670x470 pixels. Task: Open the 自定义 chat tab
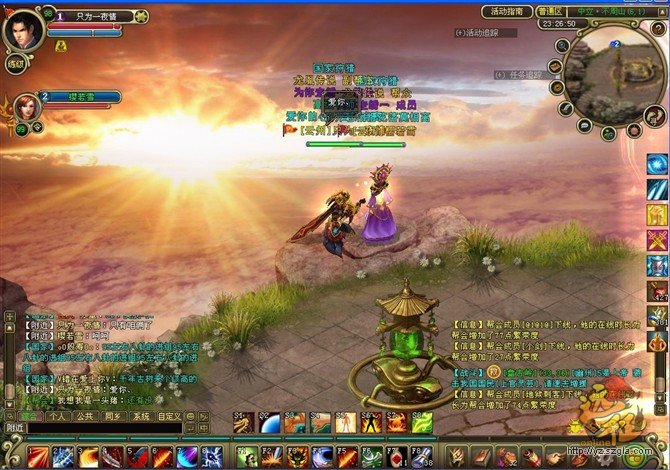tap(169, 415)
